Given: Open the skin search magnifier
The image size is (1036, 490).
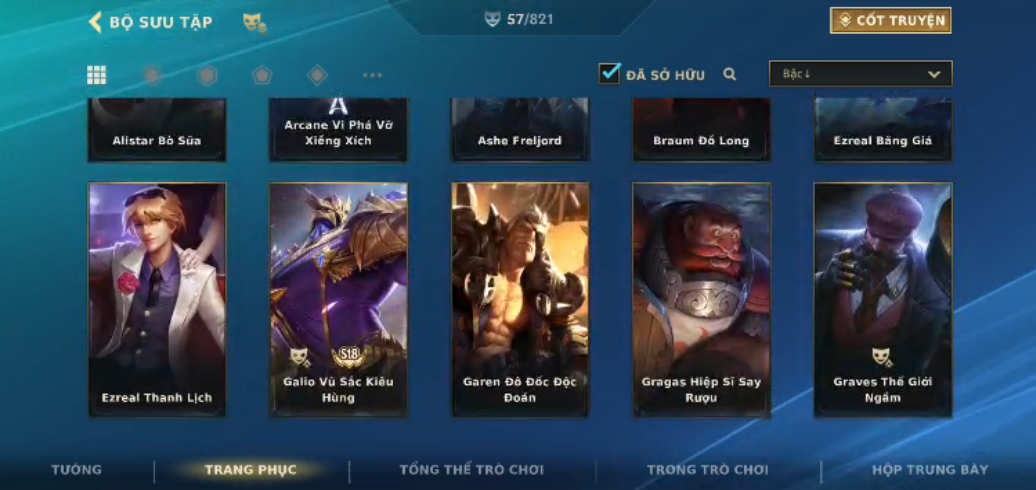Looking at the screenshot, I should (730, 74).
